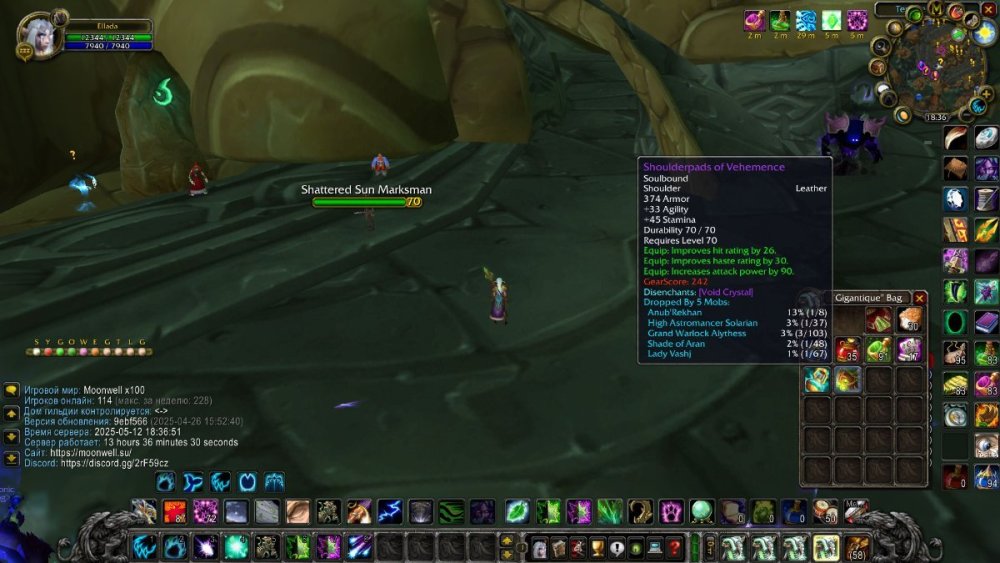Select the red potion stack of 35
This screenshot has height=563, width=1000.
(847, 349)
